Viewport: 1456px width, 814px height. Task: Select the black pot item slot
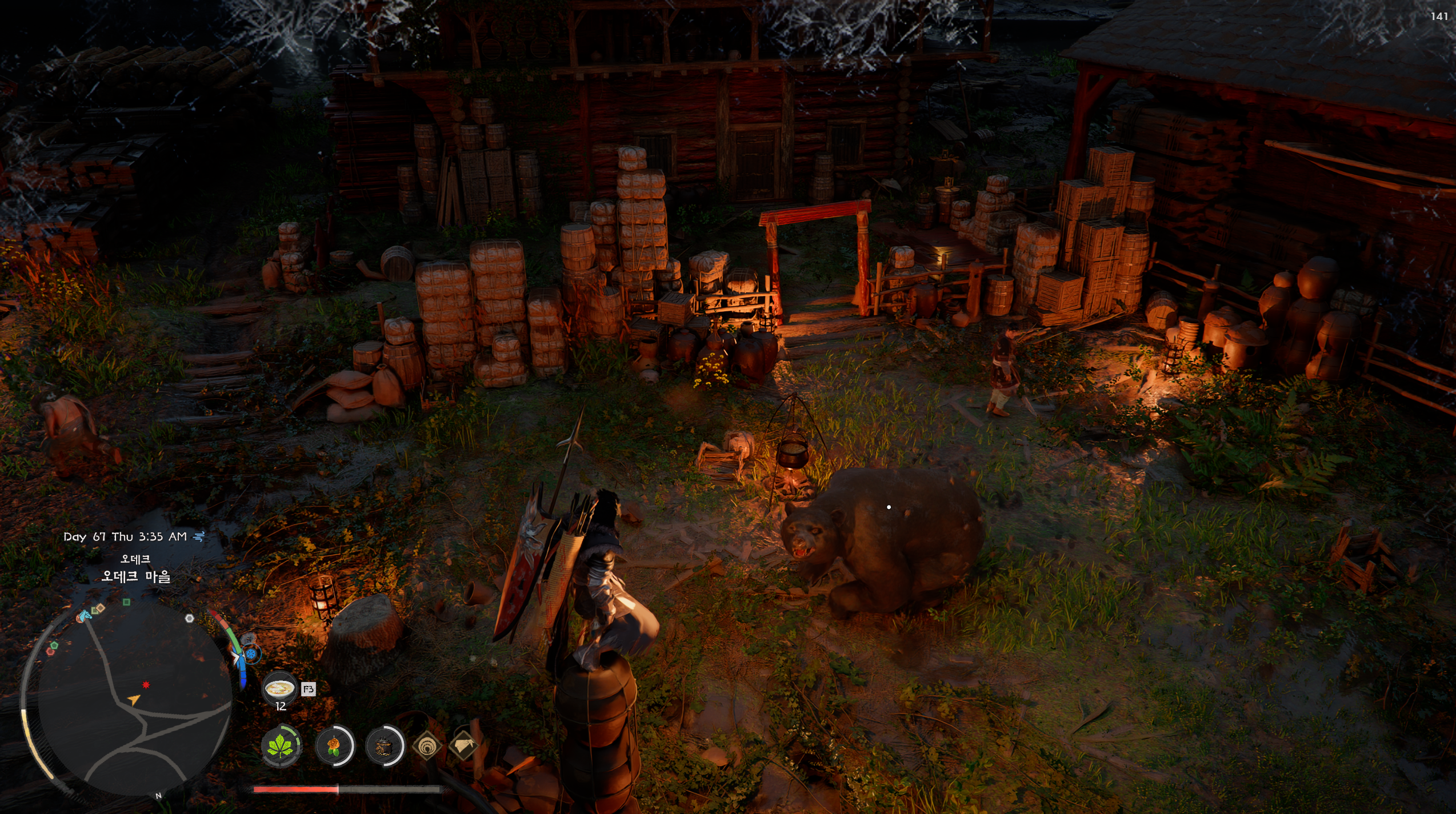click(x=384, y=746)
